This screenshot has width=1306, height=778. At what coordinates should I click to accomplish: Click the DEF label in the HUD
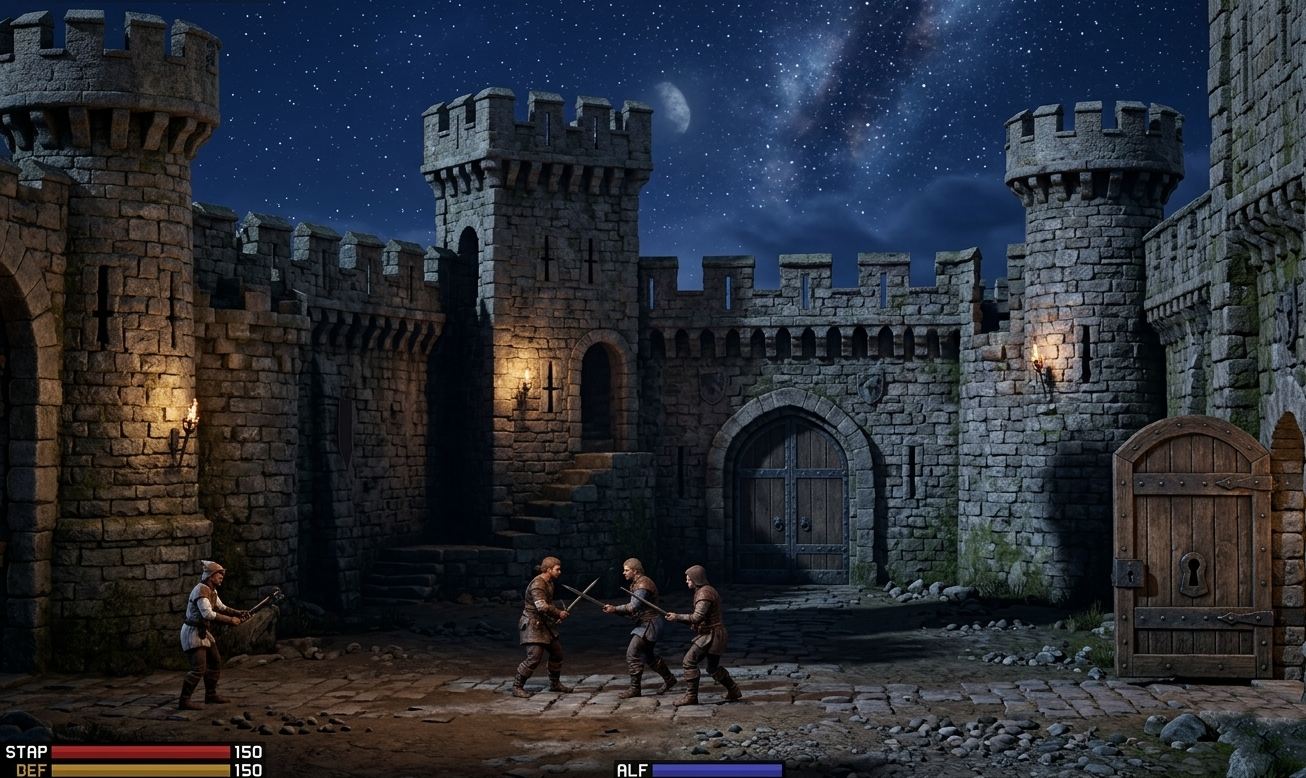tap(30, 770)
